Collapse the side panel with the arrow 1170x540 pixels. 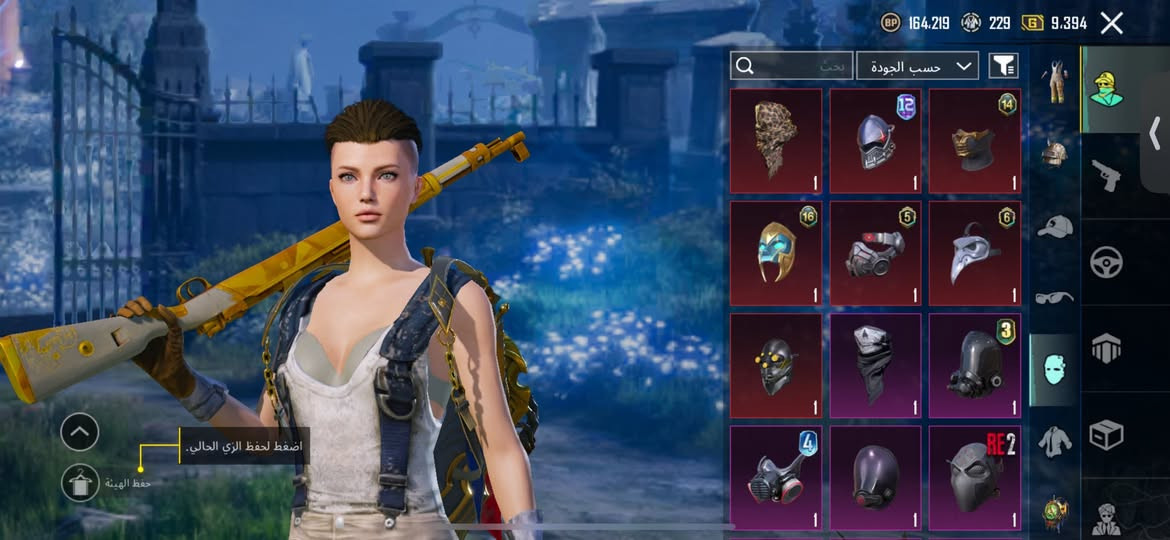pyautogui.click(x=1155, y=132)
